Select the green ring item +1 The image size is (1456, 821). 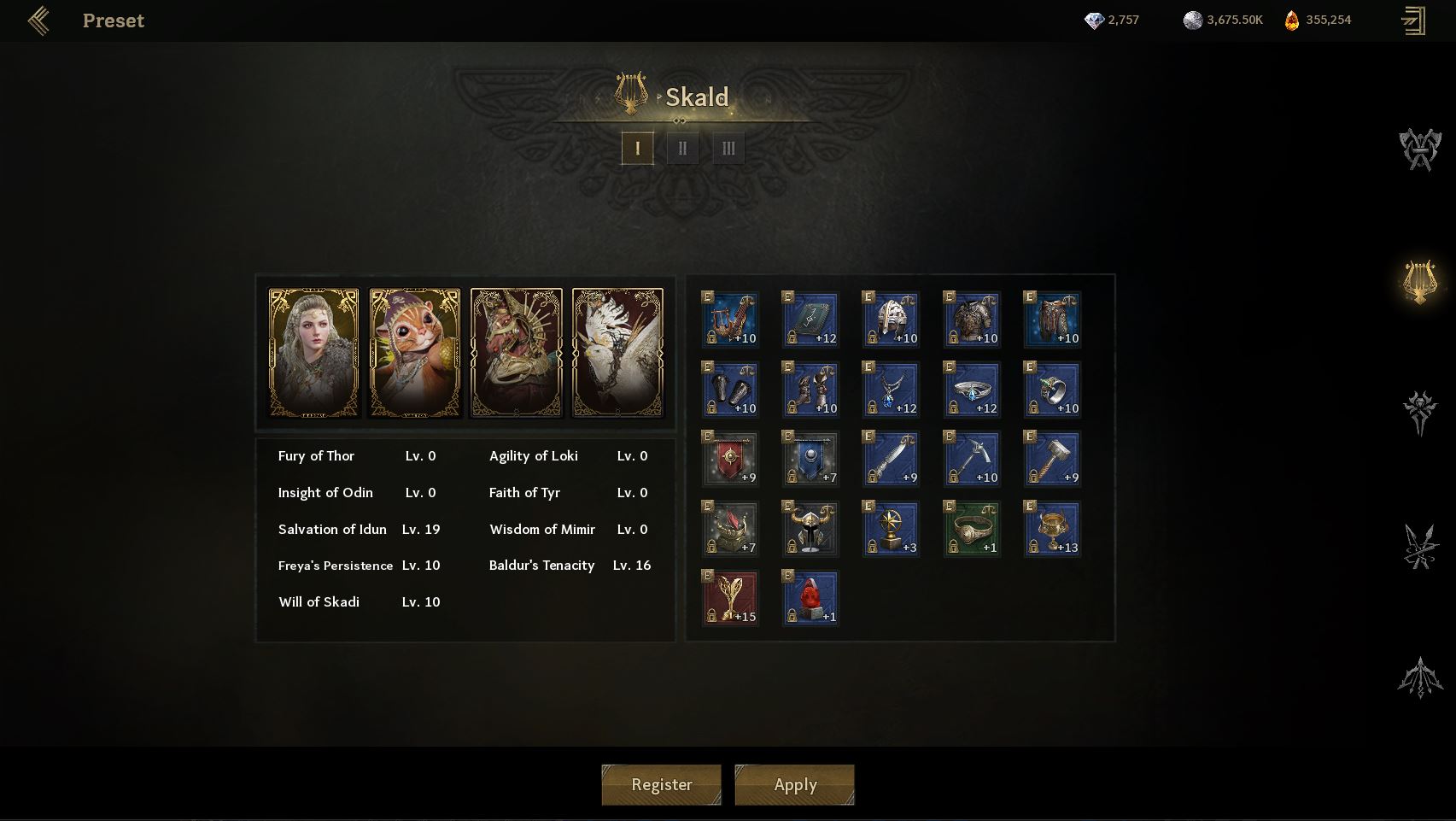[972, 529]
